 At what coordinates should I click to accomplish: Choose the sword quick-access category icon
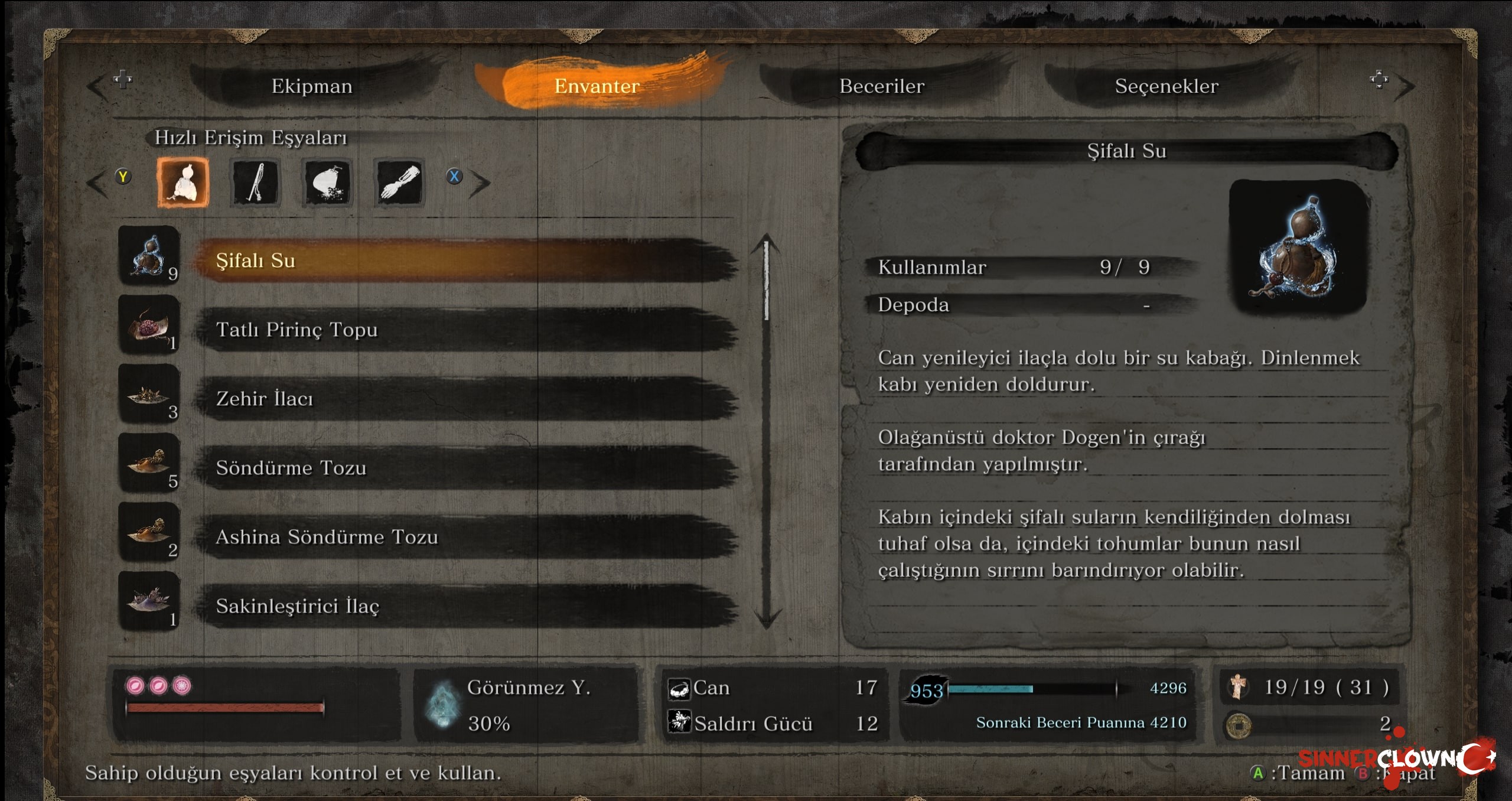[x=256, y=183]
